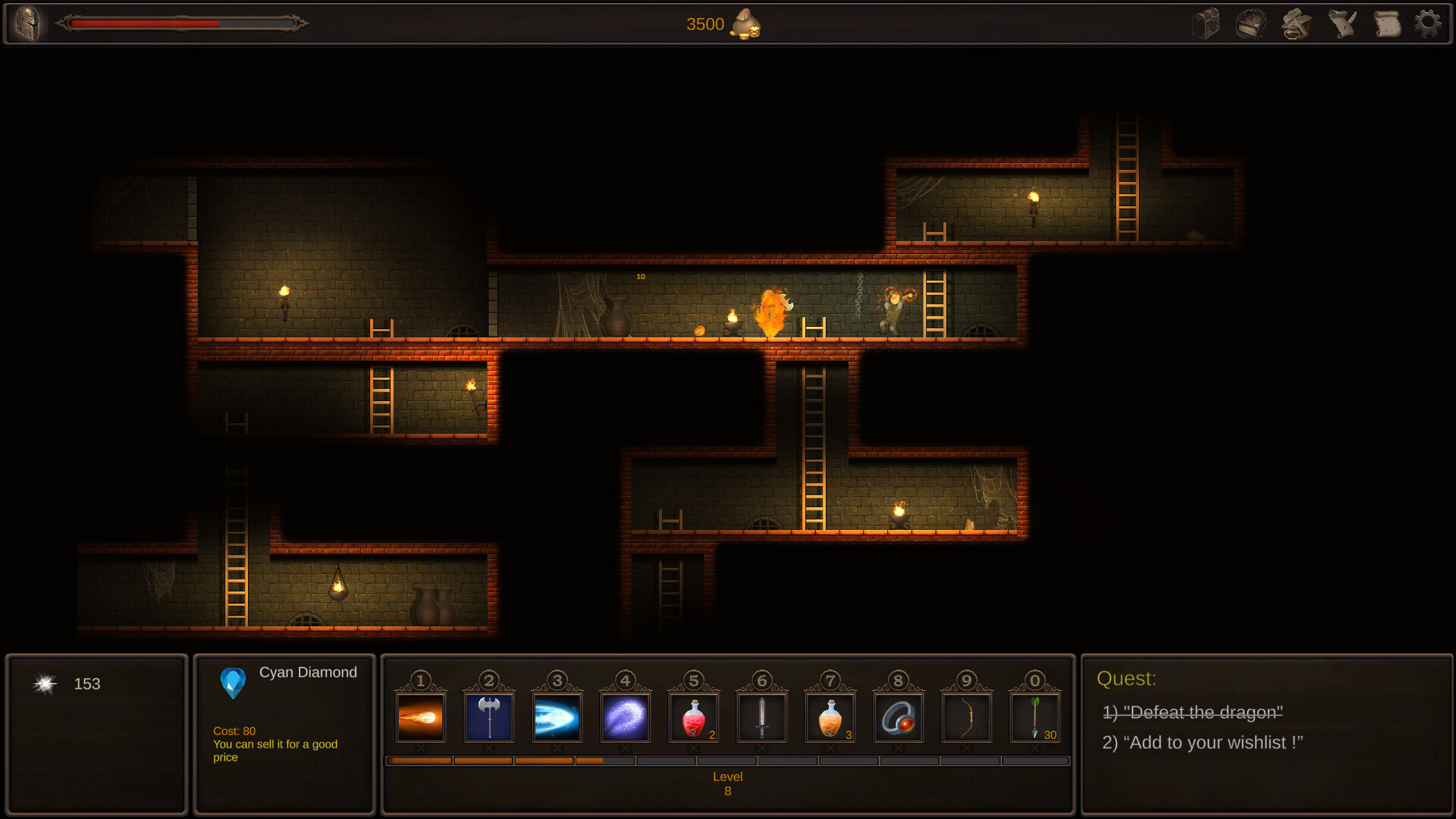Click the knight helmet character portrait
Viewport: 1456px width, 819px height.
[x=28, y=24]
